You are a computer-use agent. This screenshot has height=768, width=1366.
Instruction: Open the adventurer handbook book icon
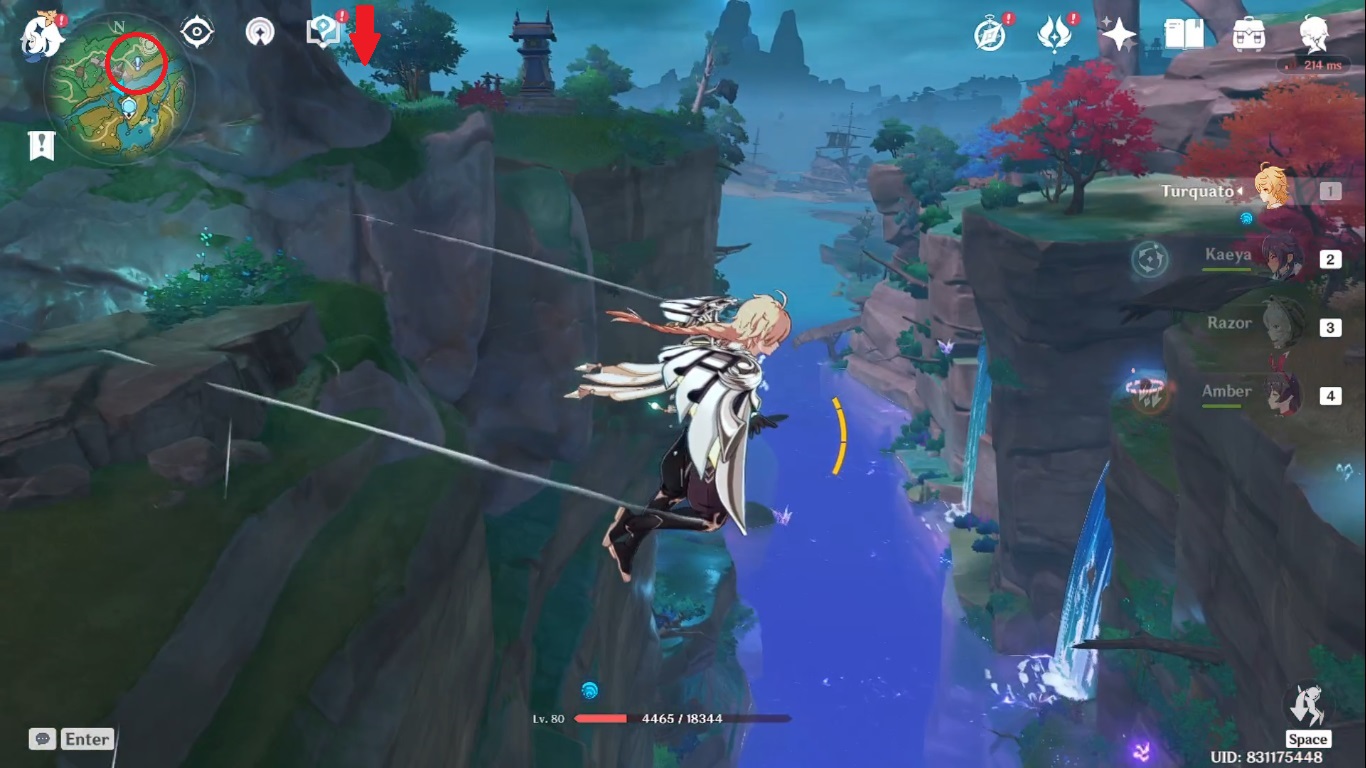pyautogui.click(x=1184, y=35)
